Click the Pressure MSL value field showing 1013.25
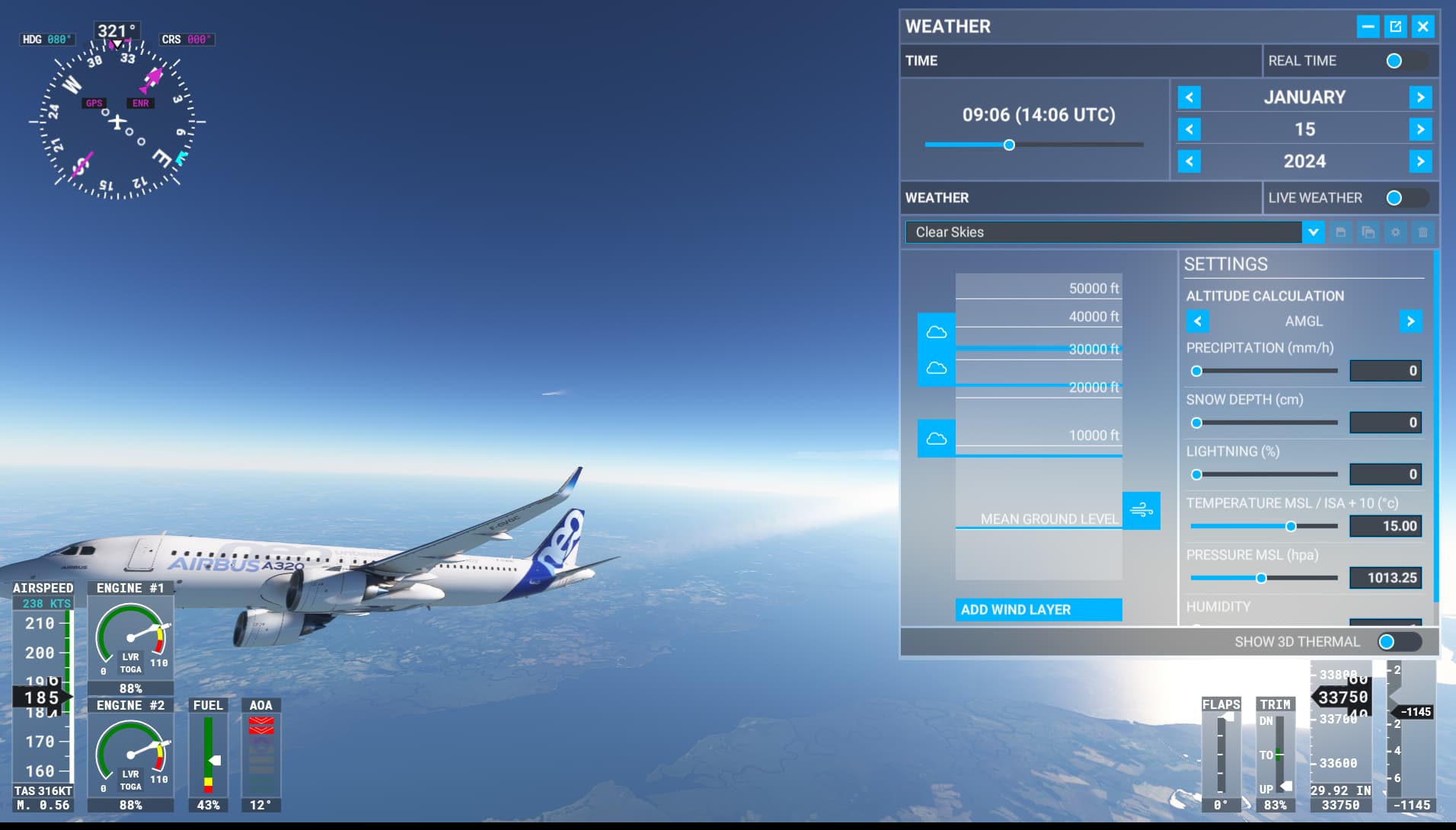The width and height of the screenshot is (1456, 830). (1387, 578)
